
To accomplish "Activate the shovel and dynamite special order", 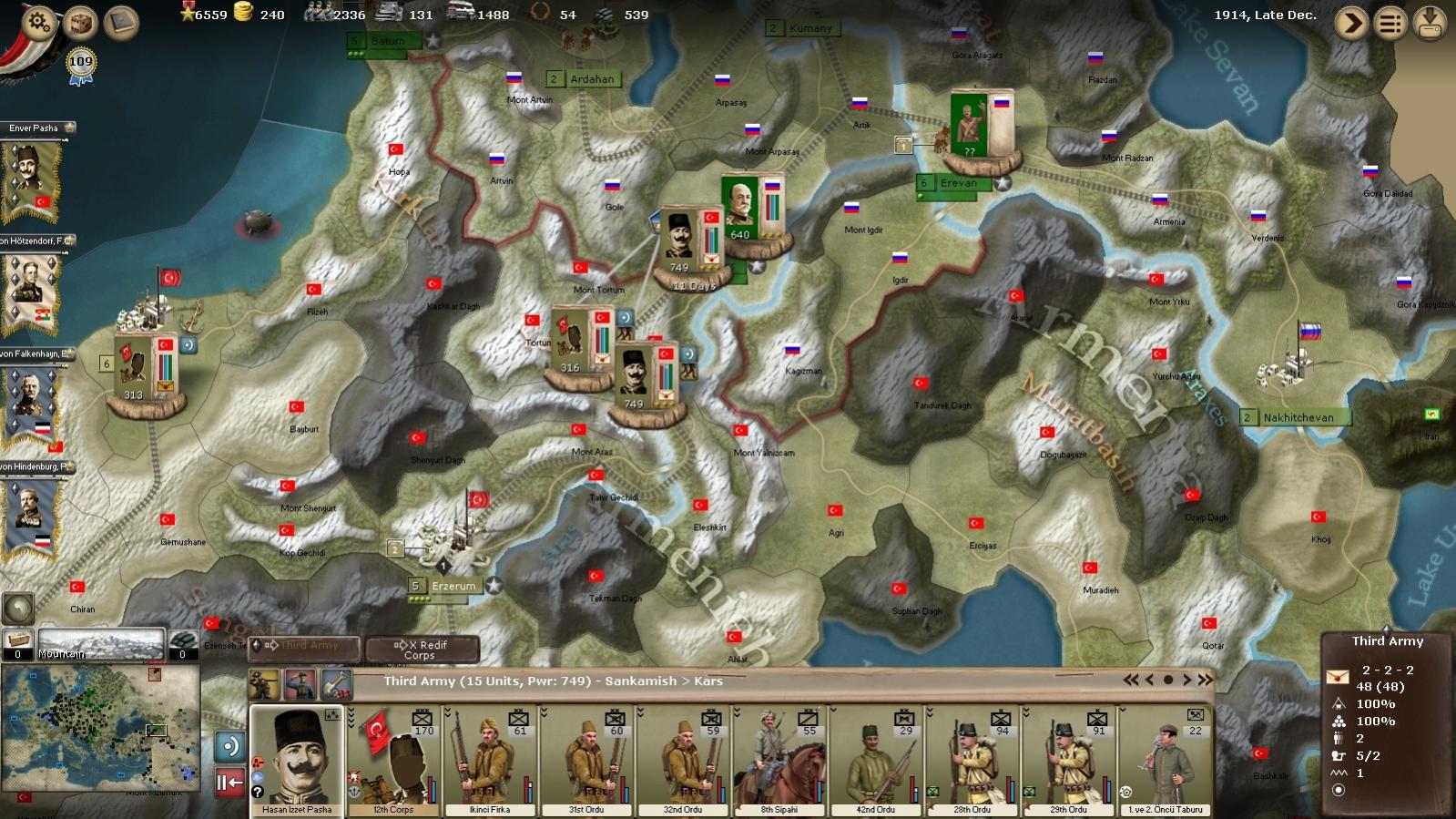I will coord(336,683).
